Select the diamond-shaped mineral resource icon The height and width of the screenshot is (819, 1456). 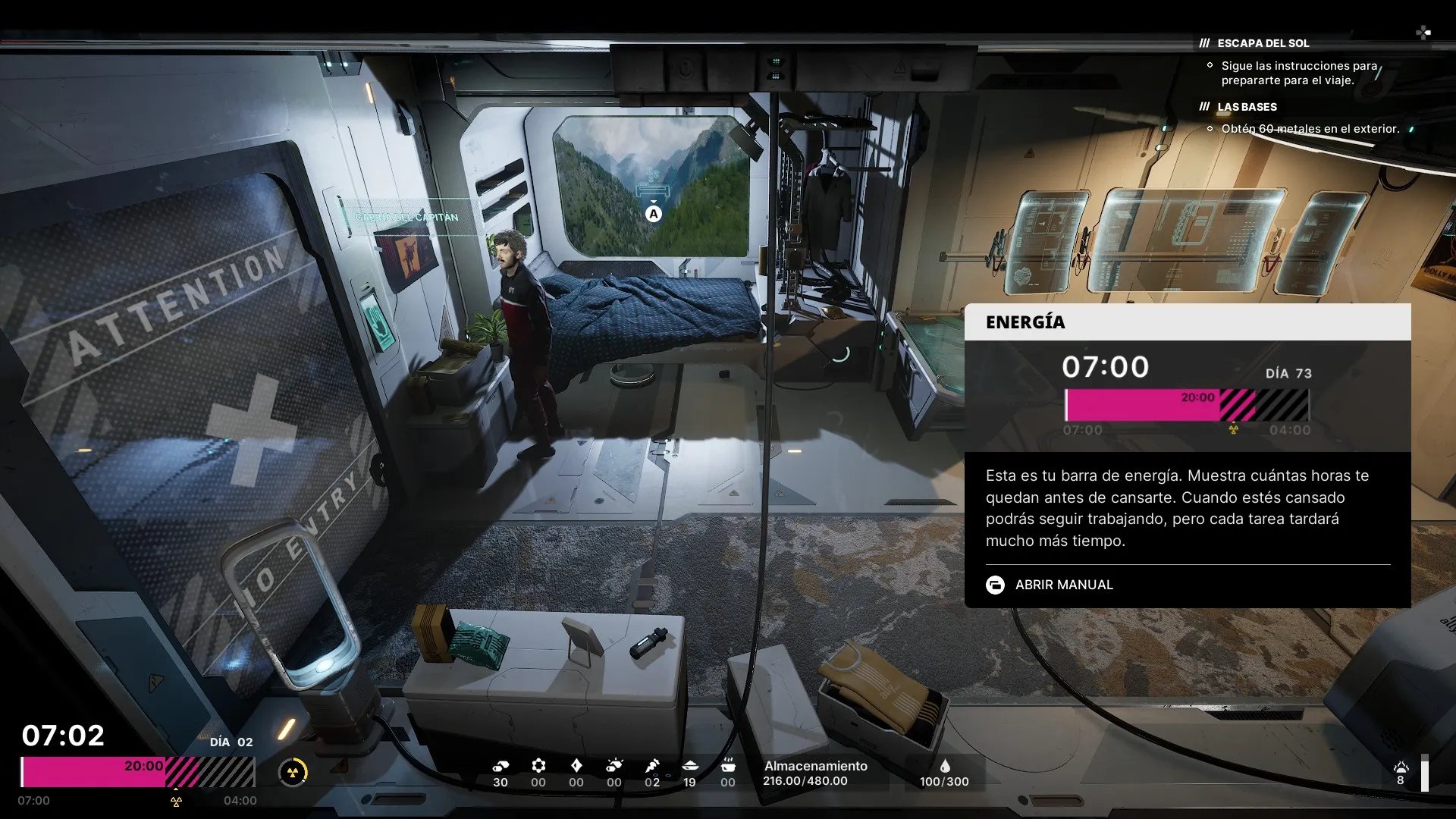(x=576, y=766)
